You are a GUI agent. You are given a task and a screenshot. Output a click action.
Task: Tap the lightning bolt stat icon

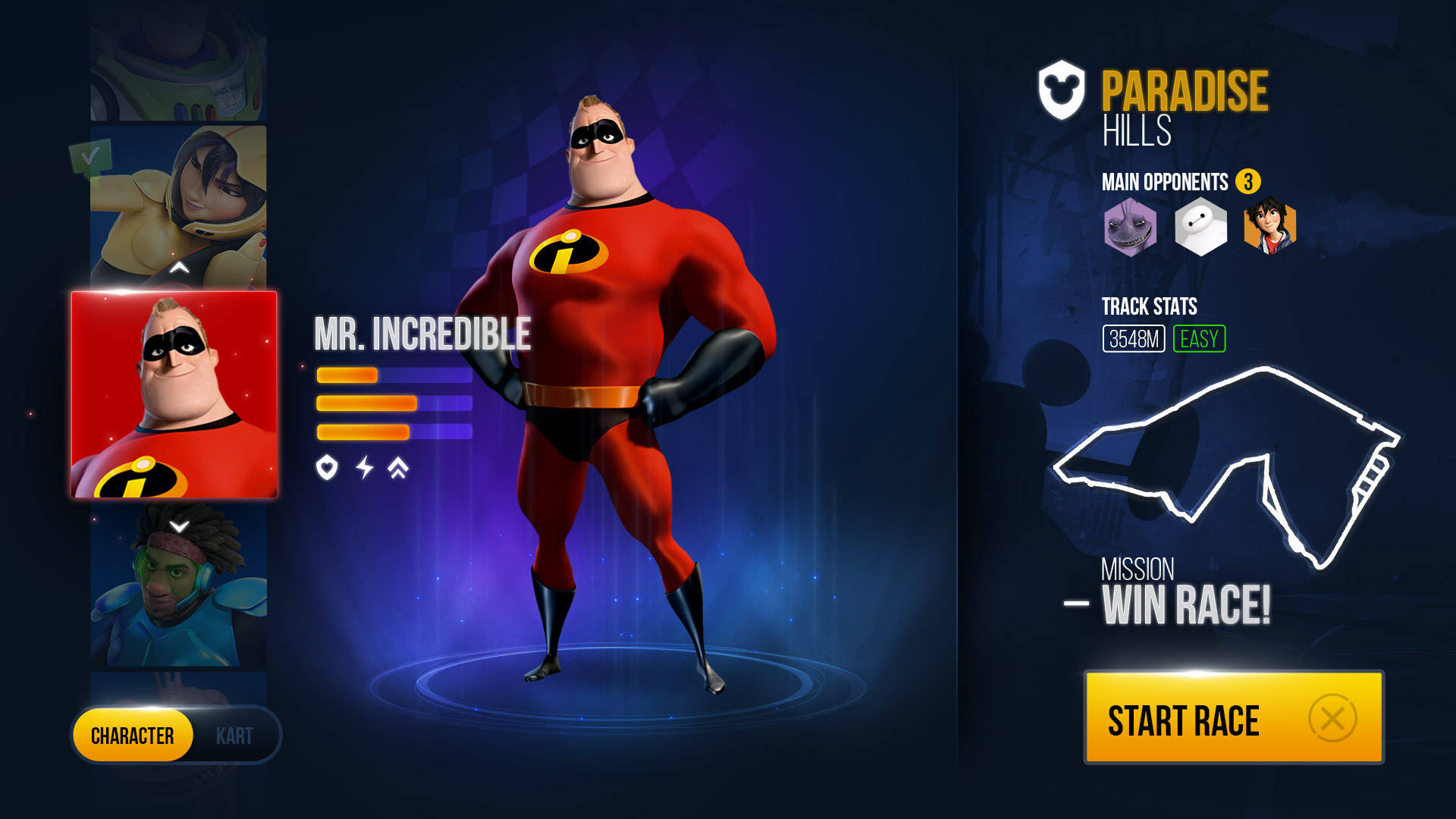(365, 467)
